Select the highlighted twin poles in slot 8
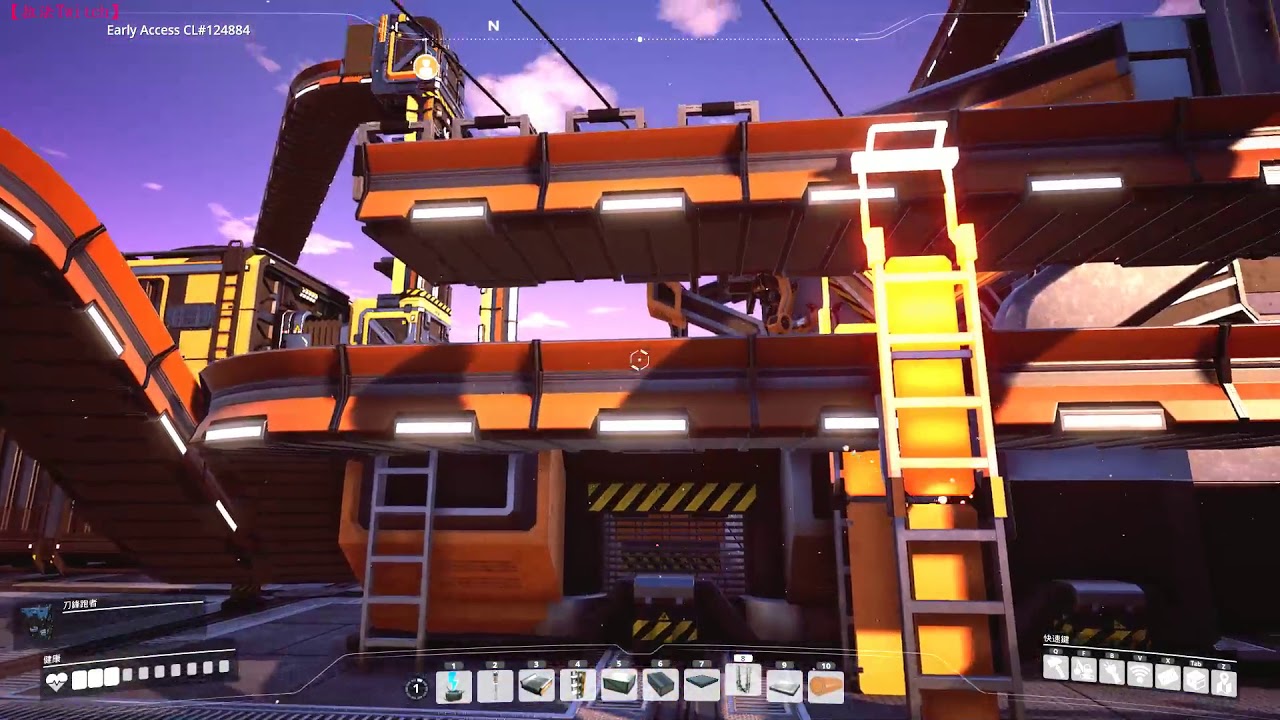The width and height of the screenshot is (1280, 720). point(742,683)
